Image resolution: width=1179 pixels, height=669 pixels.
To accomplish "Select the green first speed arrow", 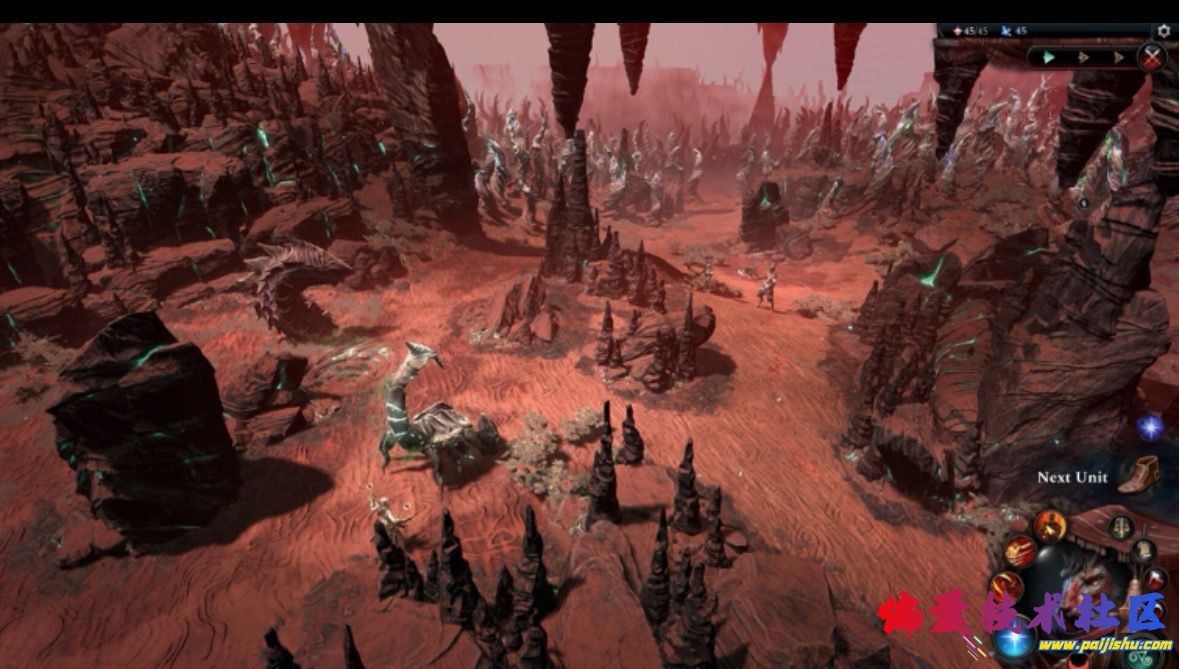I will [x=1049, y=58].
